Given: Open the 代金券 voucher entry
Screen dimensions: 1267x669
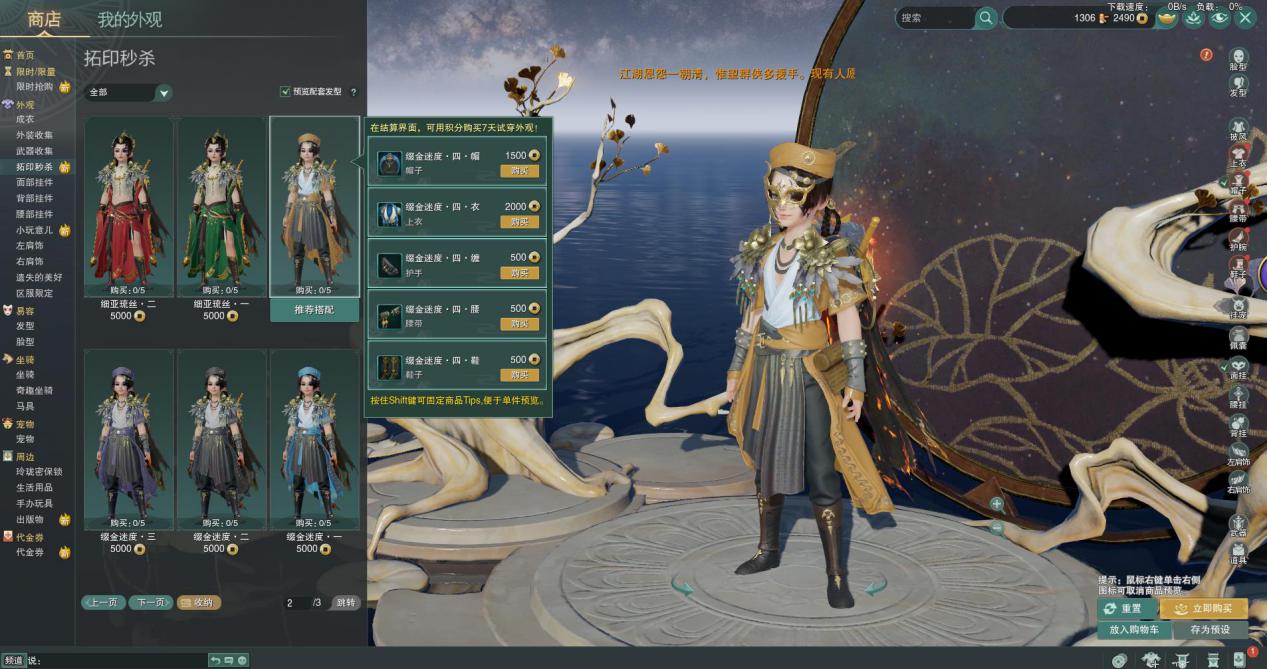Looking at the screenshot, I should [30, 552].
